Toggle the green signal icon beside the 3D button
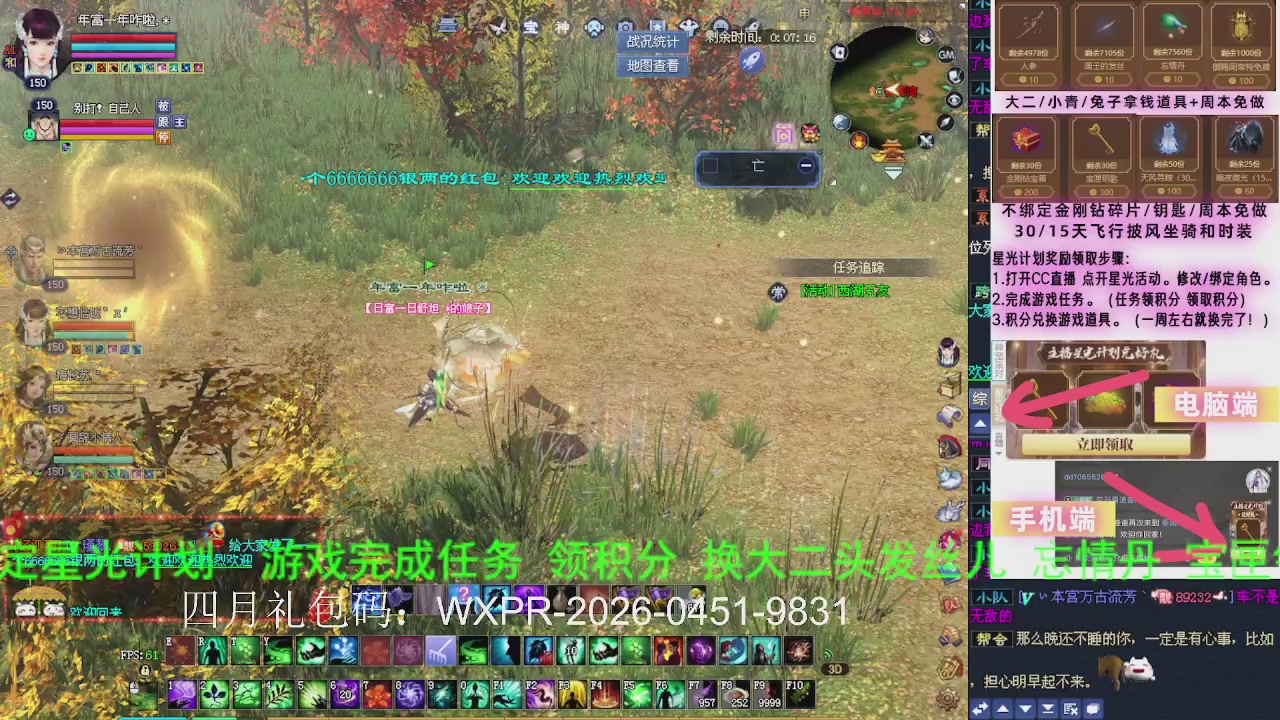This screenshot has width=1280, height=720. pyautogui.click(x=827, y=654)
